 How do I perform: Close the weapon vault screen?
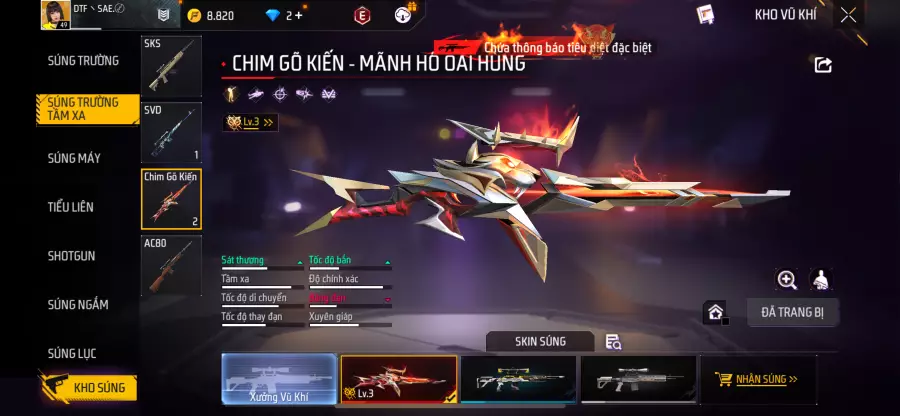[x=848, y=15]
